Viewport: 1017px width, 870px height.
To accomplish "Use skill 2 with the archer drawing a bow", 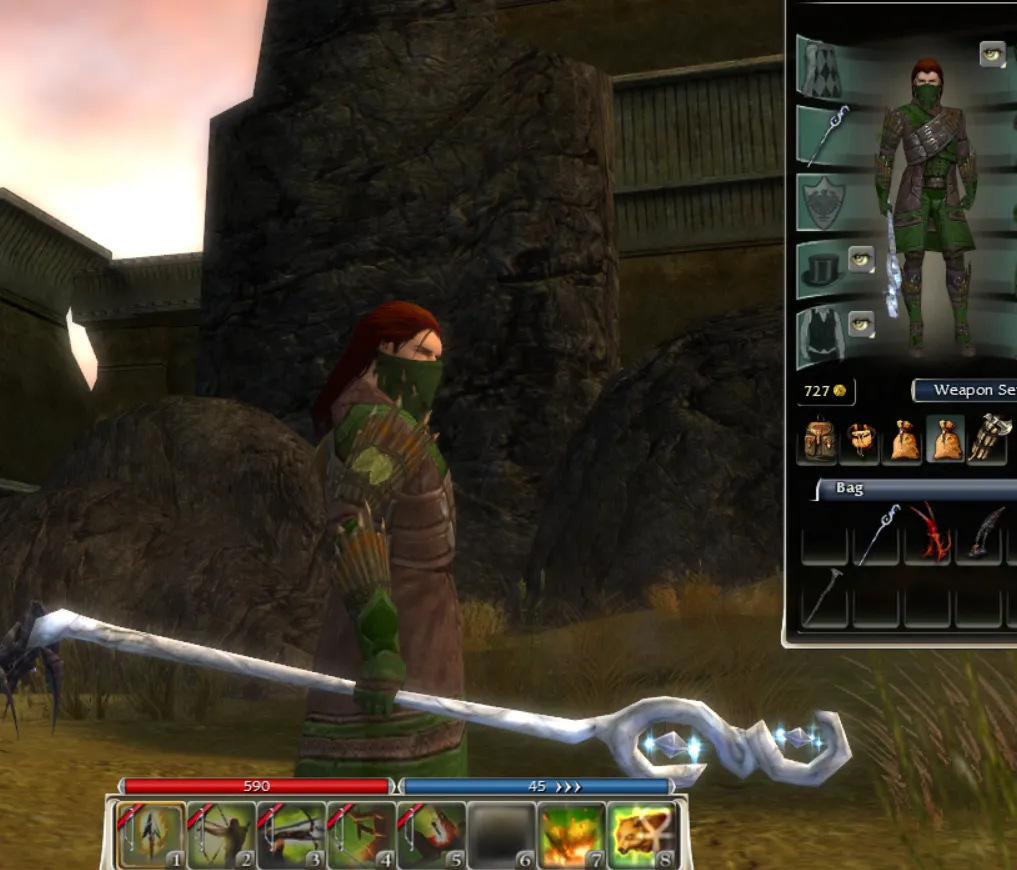I will click(x=221, y=835).
